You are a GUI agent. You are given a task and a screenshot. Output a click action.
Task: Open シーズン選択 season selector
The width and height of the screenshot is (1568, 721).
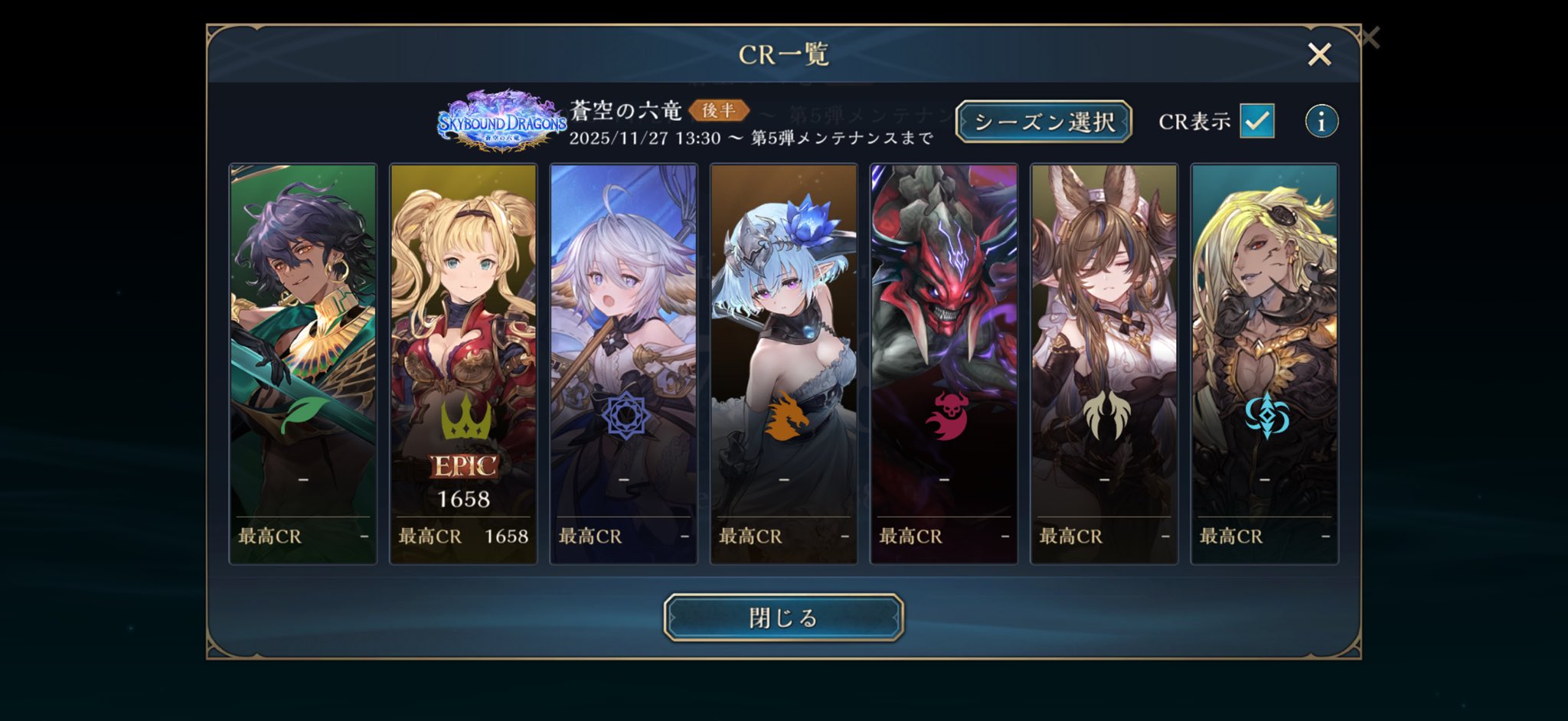click(x=1044, y=122)
